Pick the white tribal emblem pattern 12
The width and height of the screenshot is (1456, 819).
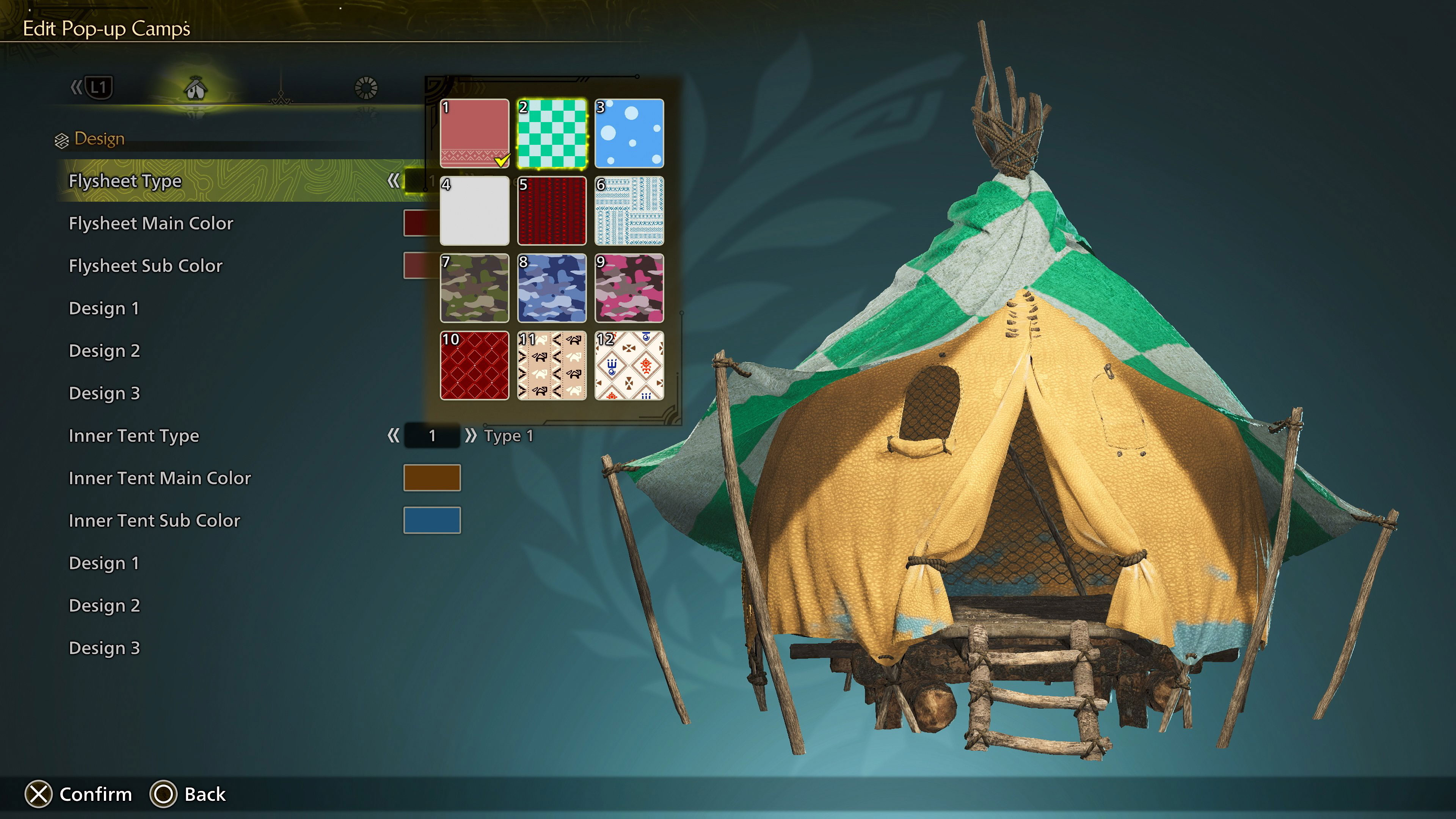[x=629, y=366]
